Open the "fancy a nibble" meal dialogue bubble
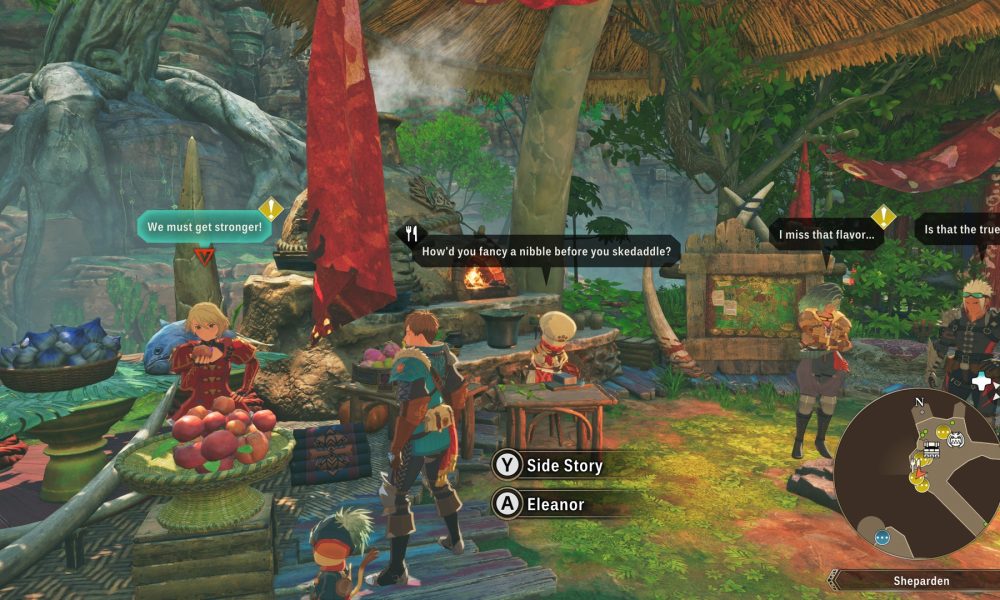1000x600 pixels. point(546,251)
